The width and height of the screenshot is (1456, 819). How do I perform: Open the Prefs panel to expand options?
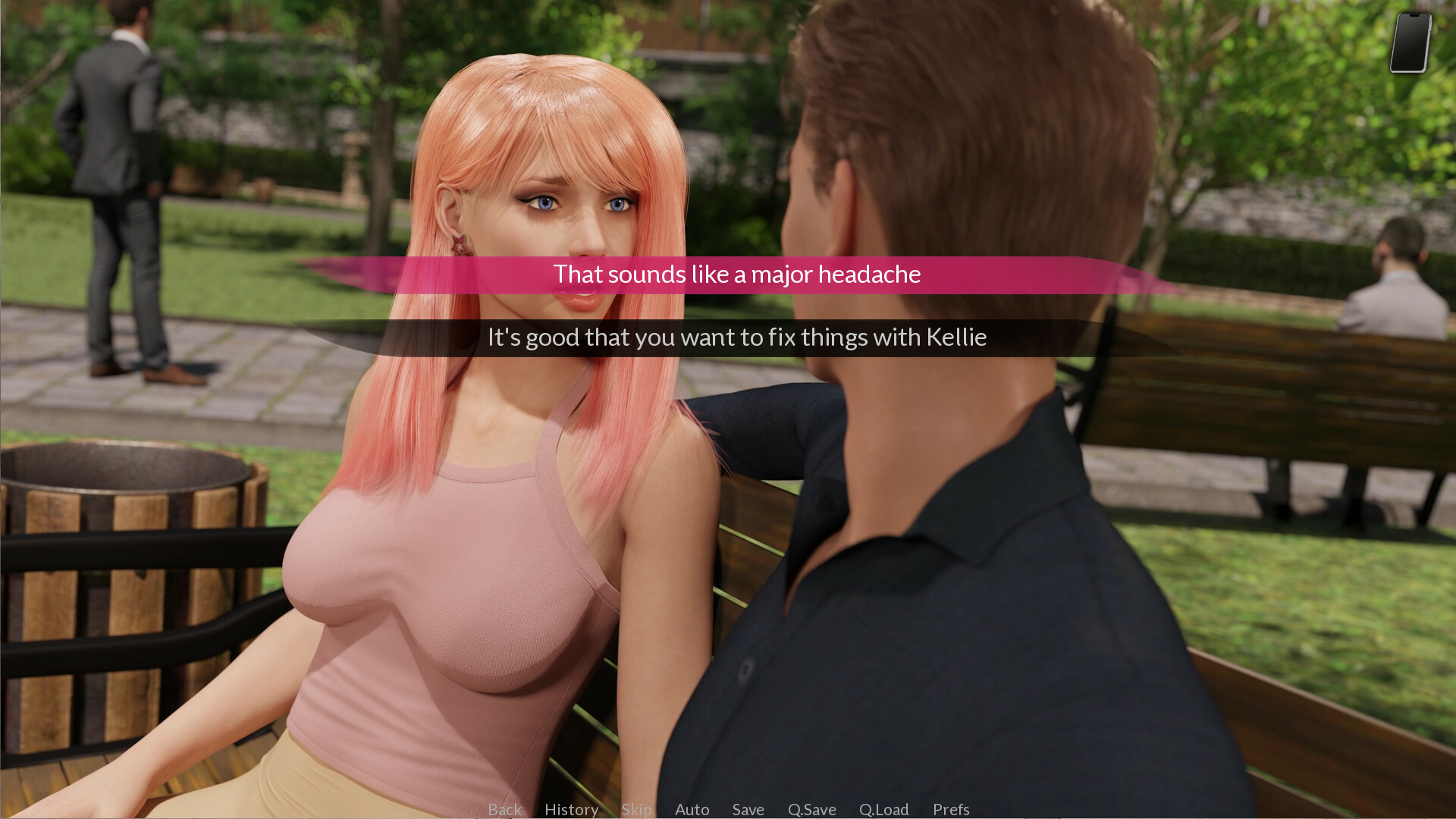click(x=951, y=809)
